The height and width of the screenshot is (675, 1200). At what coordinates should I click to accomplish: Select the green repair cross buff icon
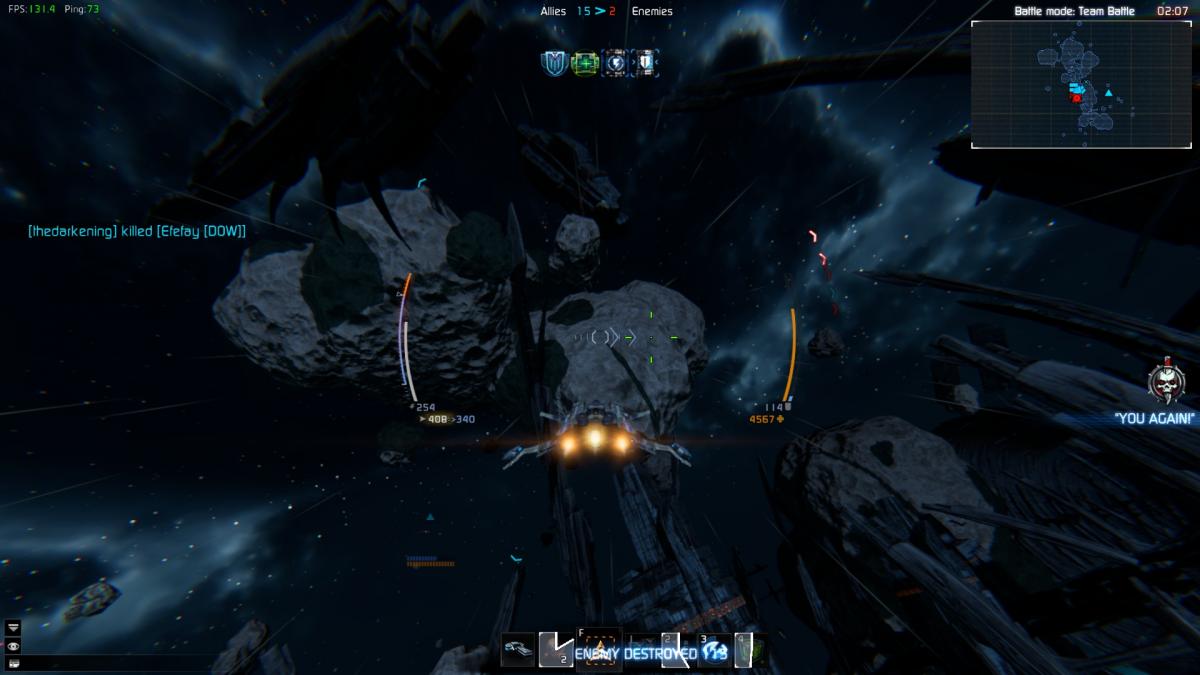pos(585,63)
